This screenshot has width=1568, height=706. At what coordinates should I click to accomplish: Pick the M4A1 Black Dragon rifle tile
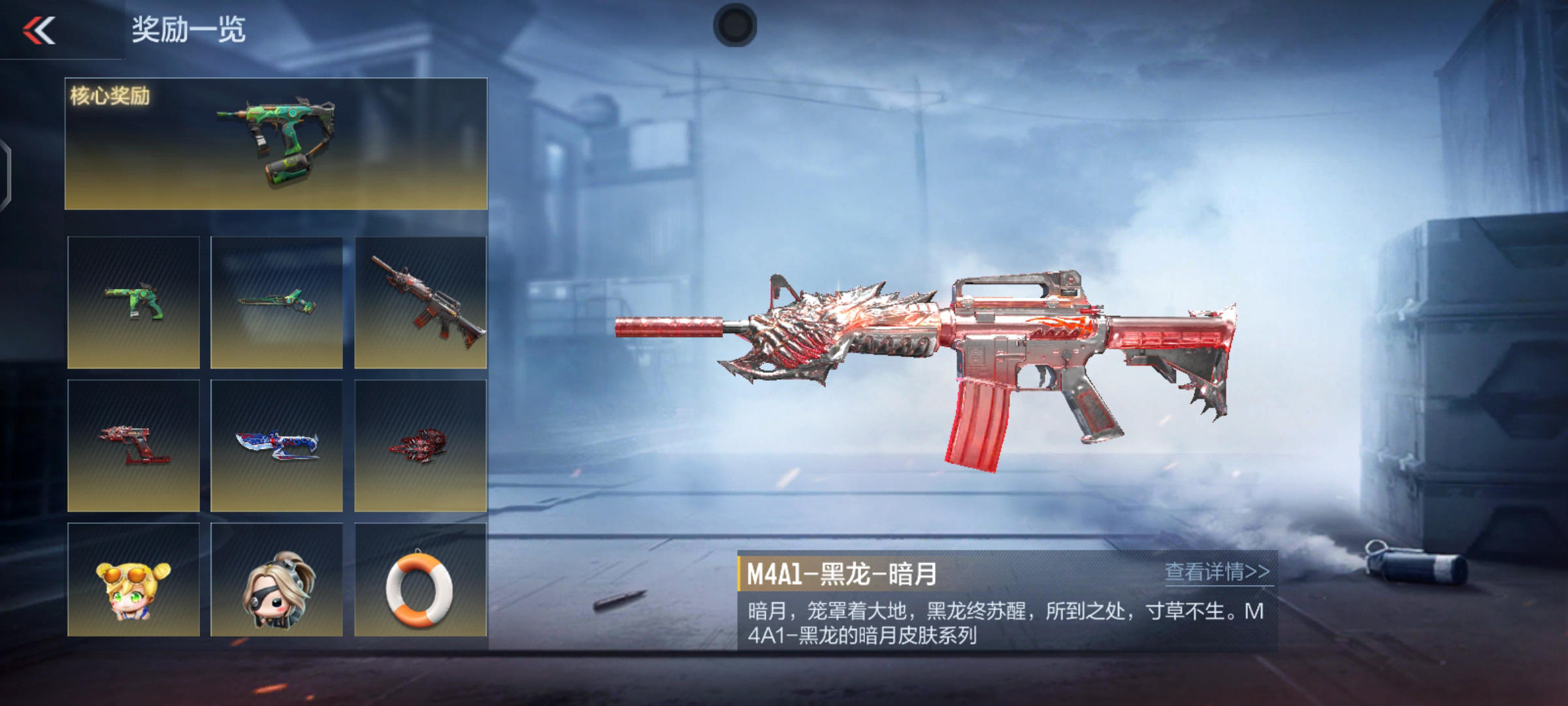point(420,302)
